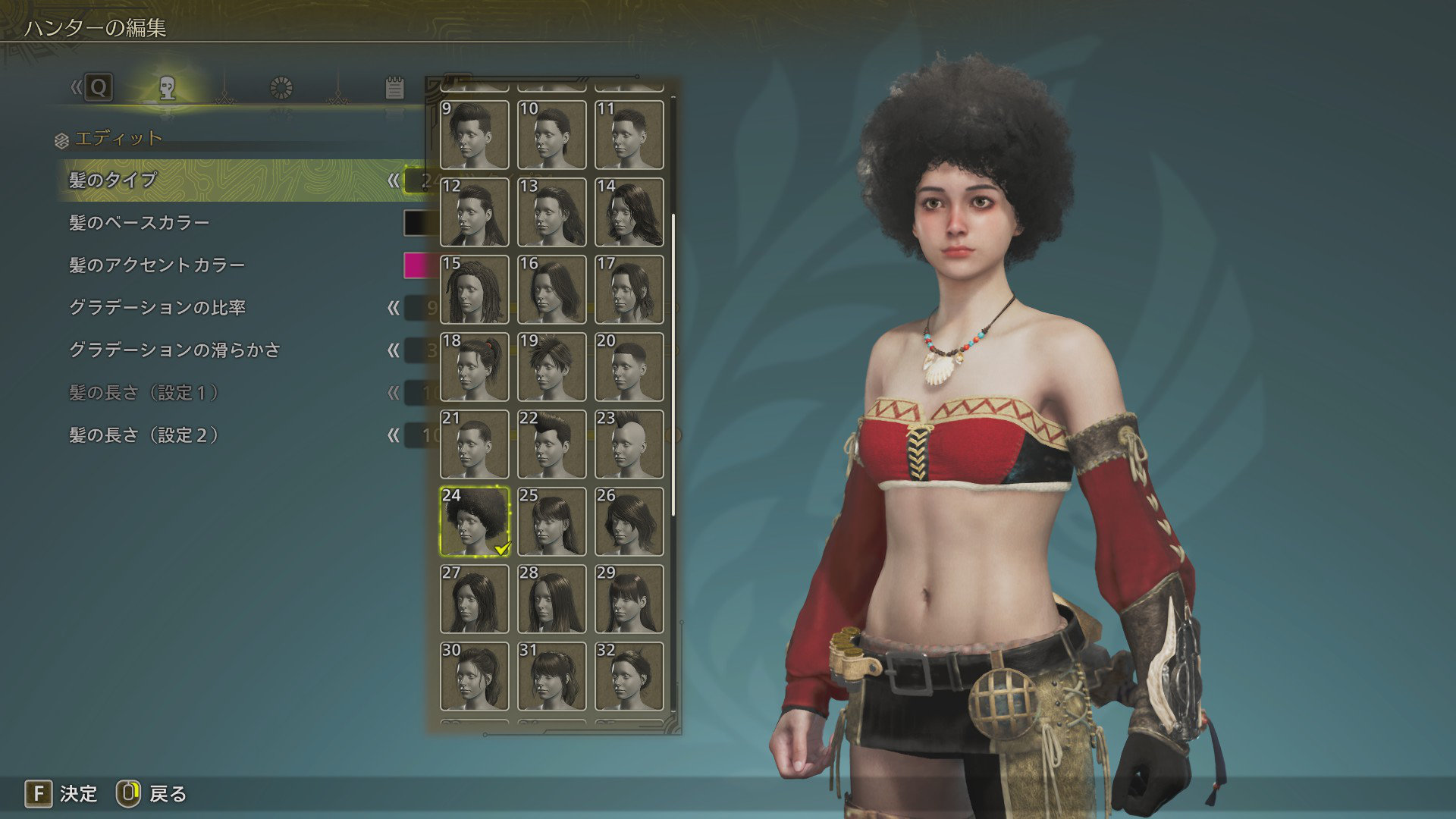Choose hairstyle 18 with ponytail
Viewport: 1456px width, 819px height.
click(x=475, y=367)
